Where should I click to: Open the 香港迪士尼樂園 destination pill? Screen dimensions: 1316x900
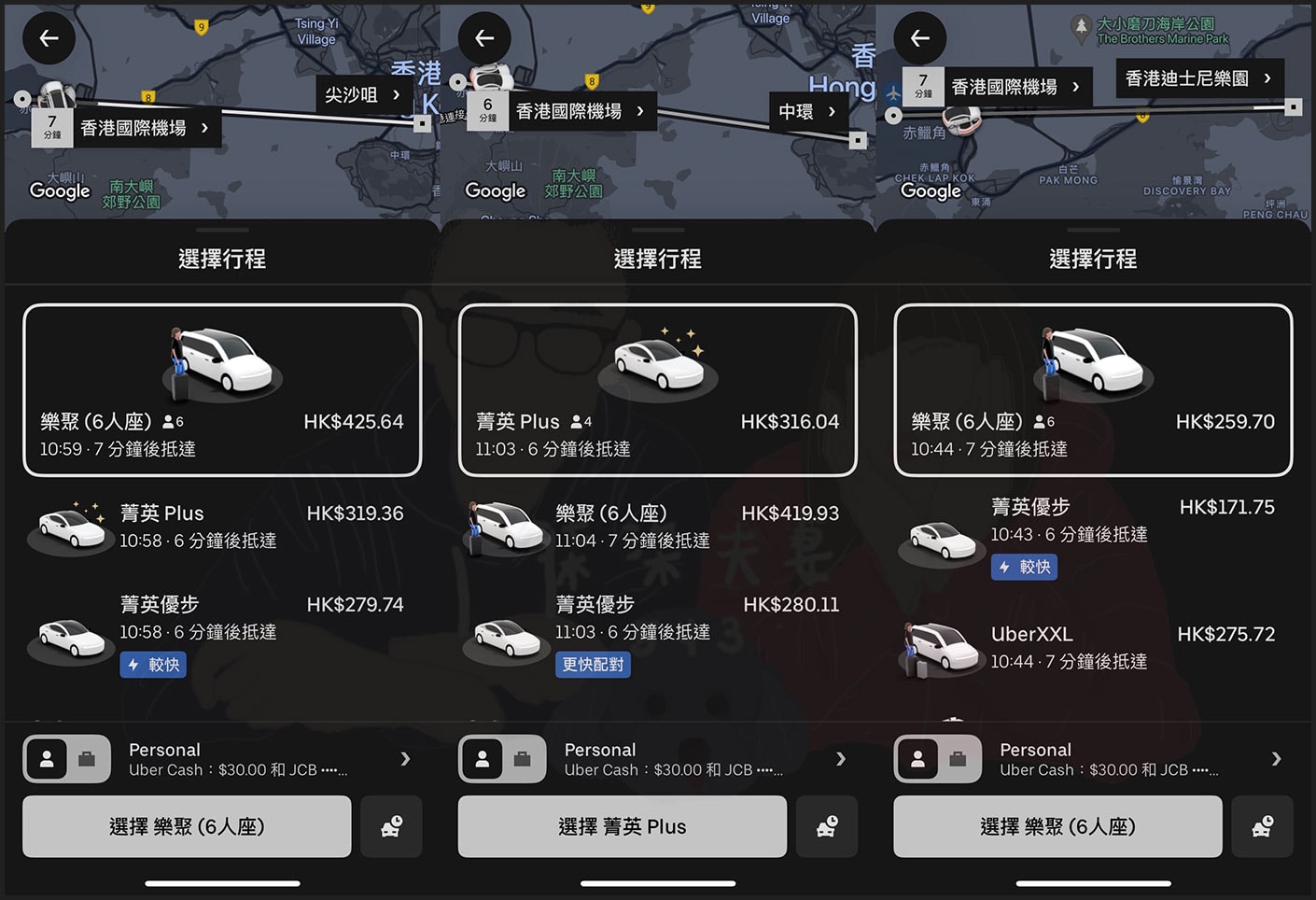pos(1199,78)
